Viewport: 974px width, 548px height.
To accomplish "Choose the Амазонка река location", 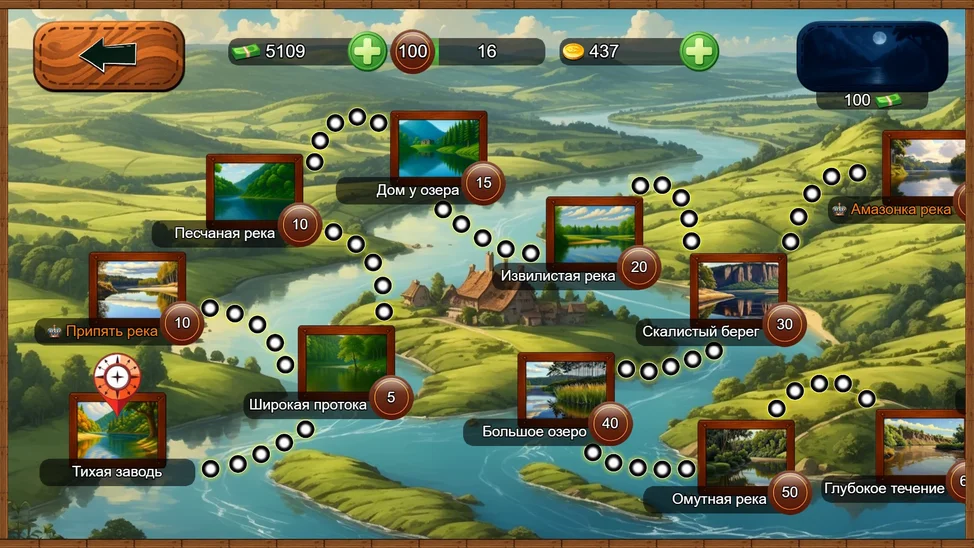I will tap(924, 169).
